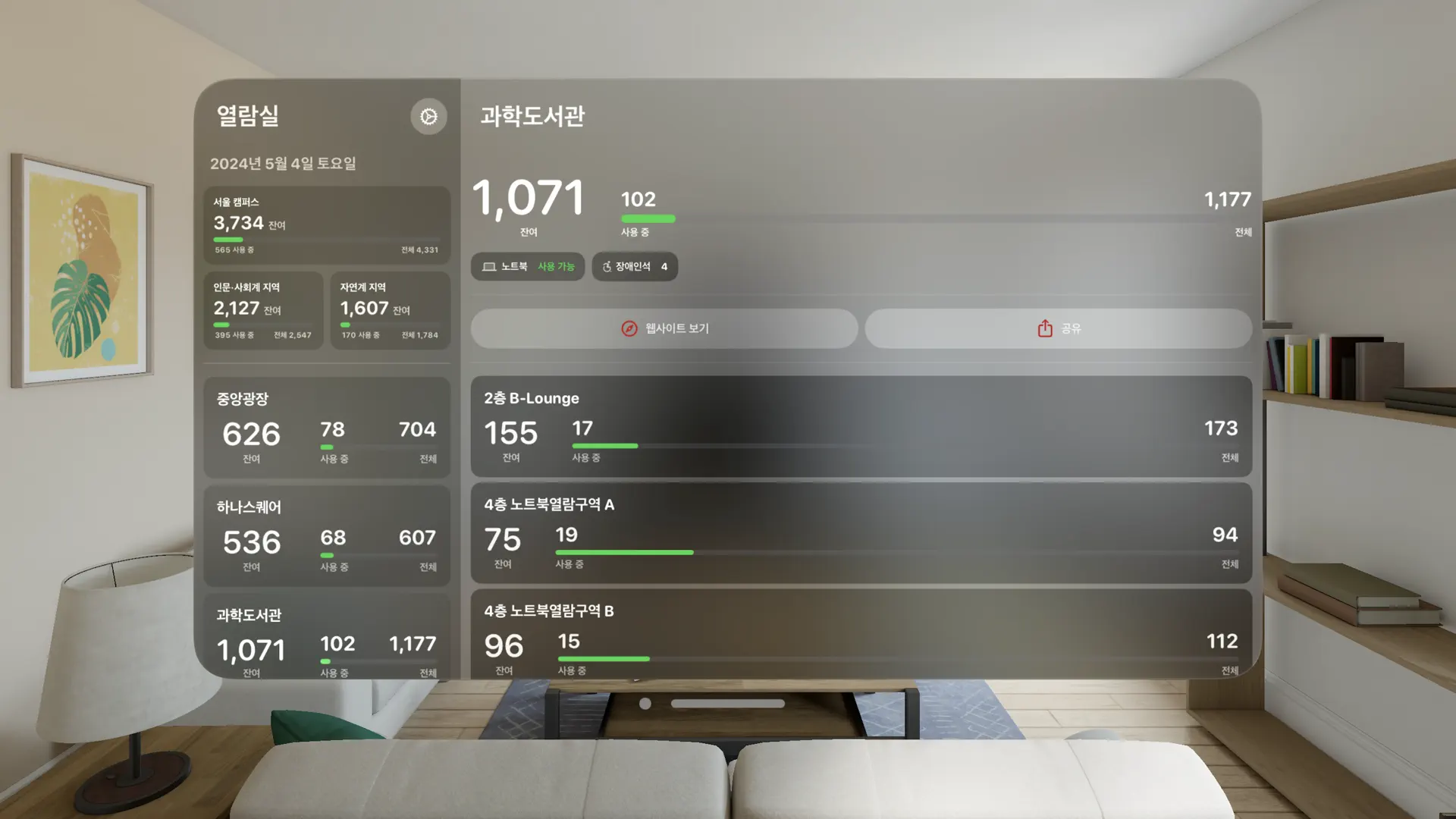Click the 노트북 사용 가능 chip
The image size is (1456, 819).
(528, 267)
